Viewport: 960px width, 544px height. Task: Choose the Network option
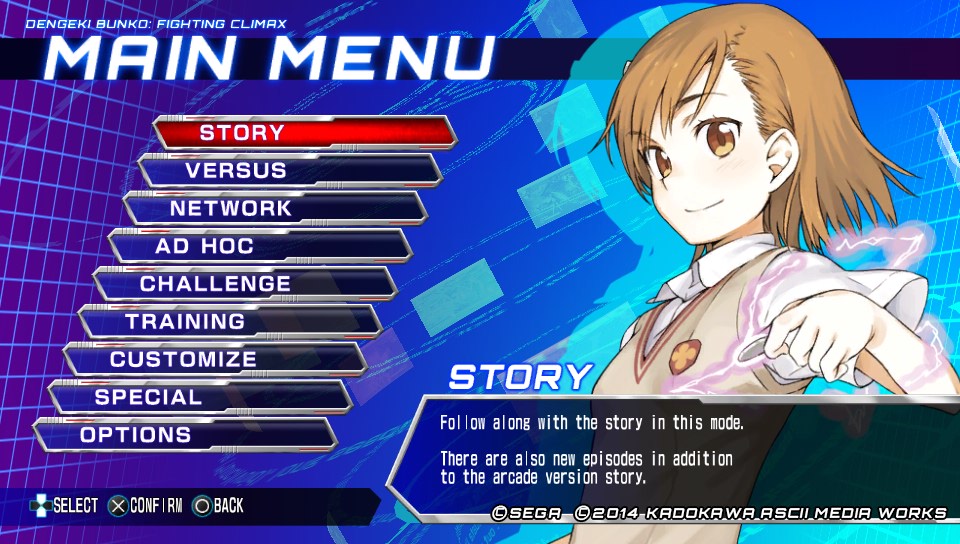tap(274, 208)
